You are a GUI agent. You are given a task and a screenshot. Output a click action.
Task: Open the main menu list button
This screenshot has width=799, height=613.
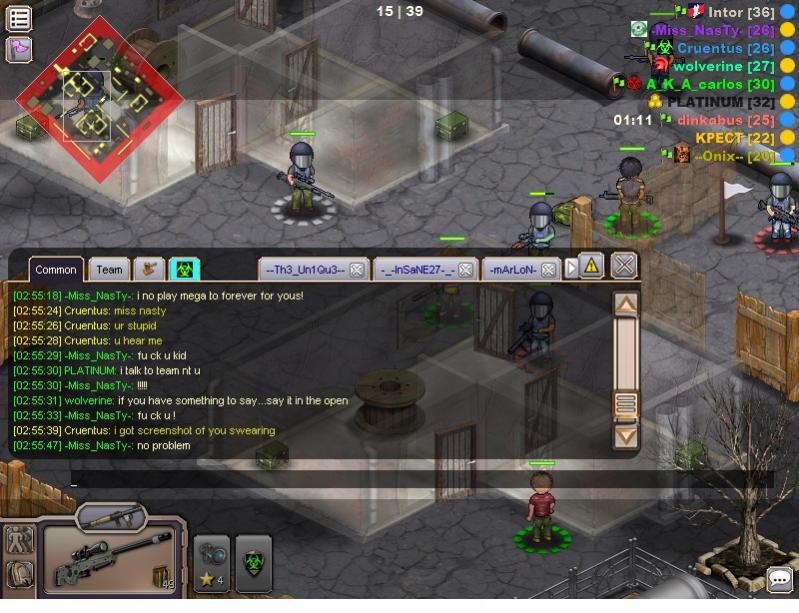point(19,18)
